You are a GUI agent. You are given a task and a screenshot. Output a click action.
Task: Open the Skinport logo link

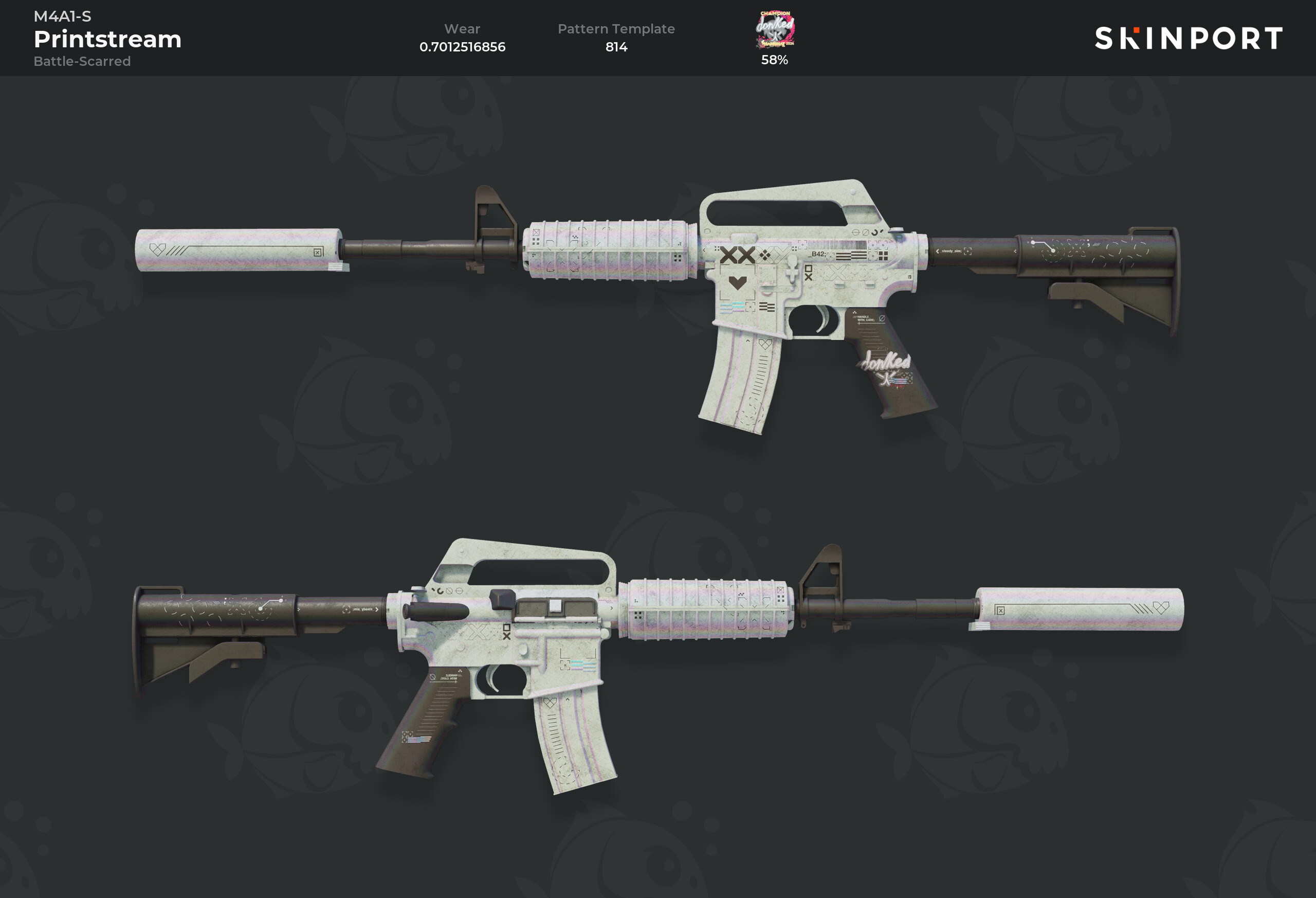pyautogui.click(x=1188, y=38)
